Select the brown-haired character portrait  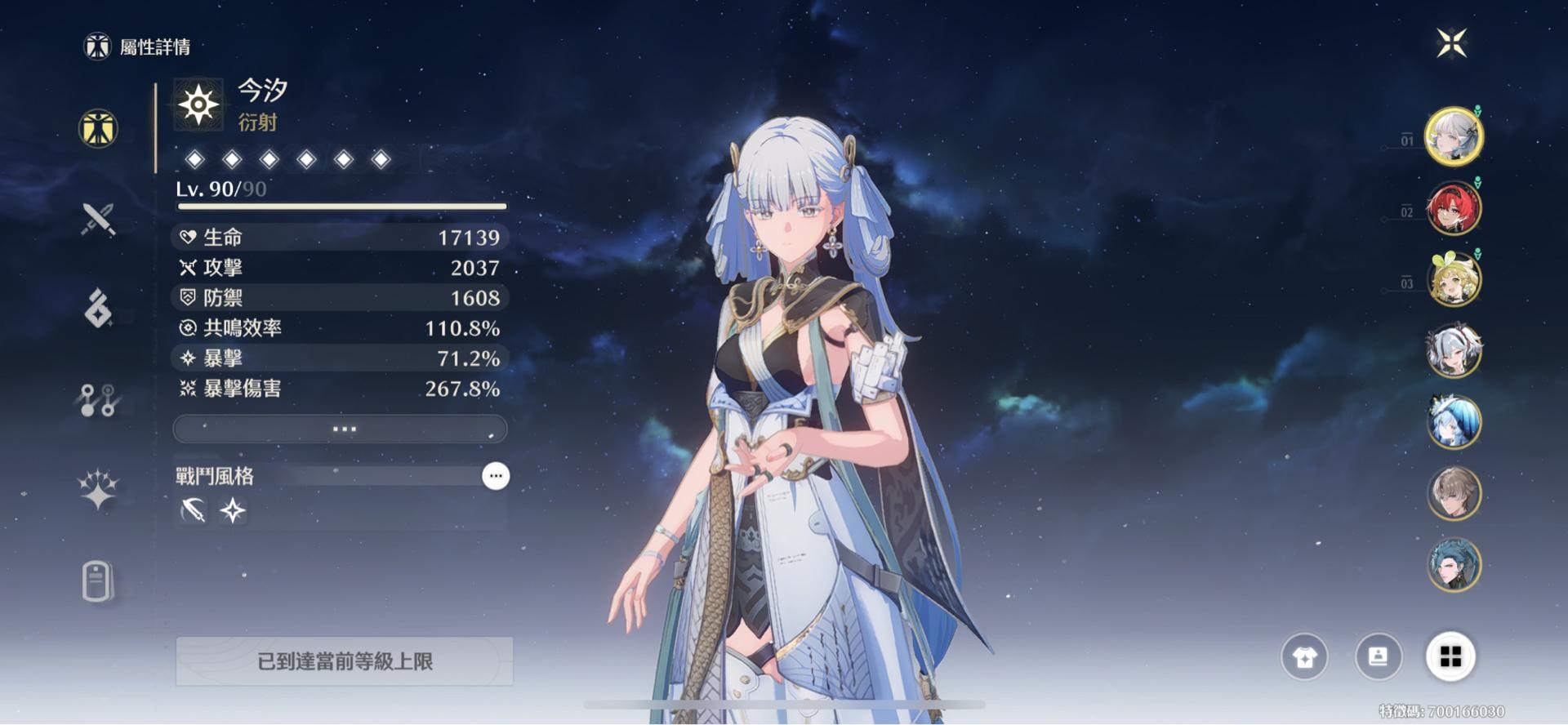pyautogui.click(x=1454, y=494)
